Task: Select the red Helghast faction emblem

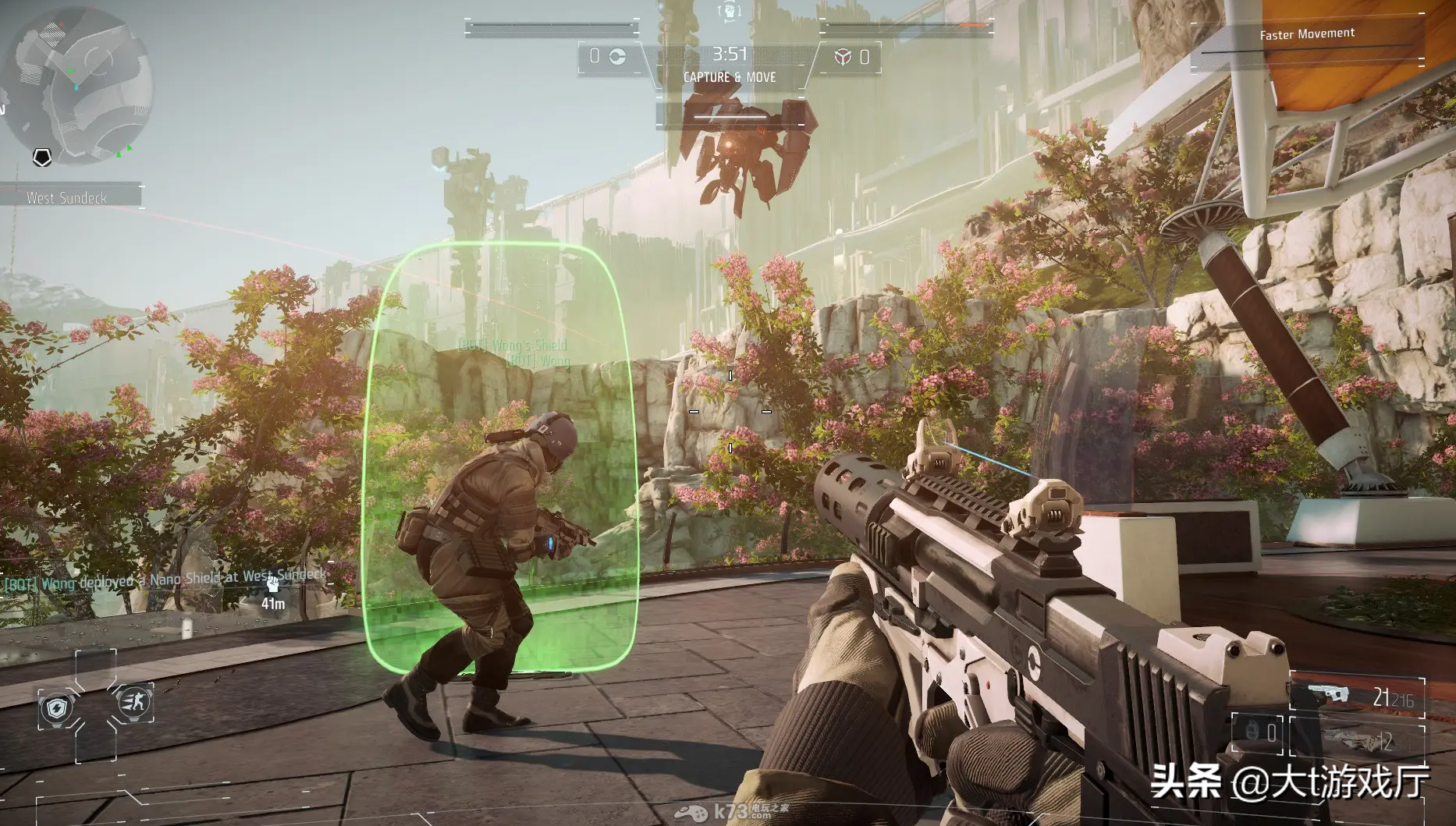Action: click(843, 57)
